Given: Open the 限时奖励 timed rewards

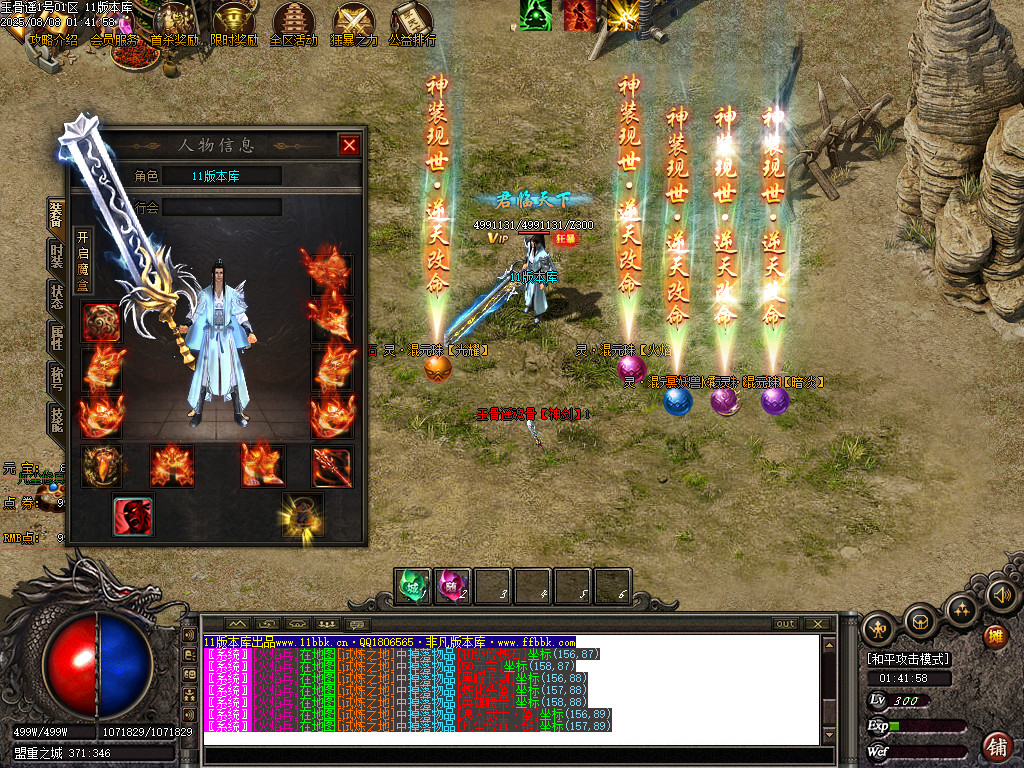Looking at the screenshot, I should coord(234,26).
